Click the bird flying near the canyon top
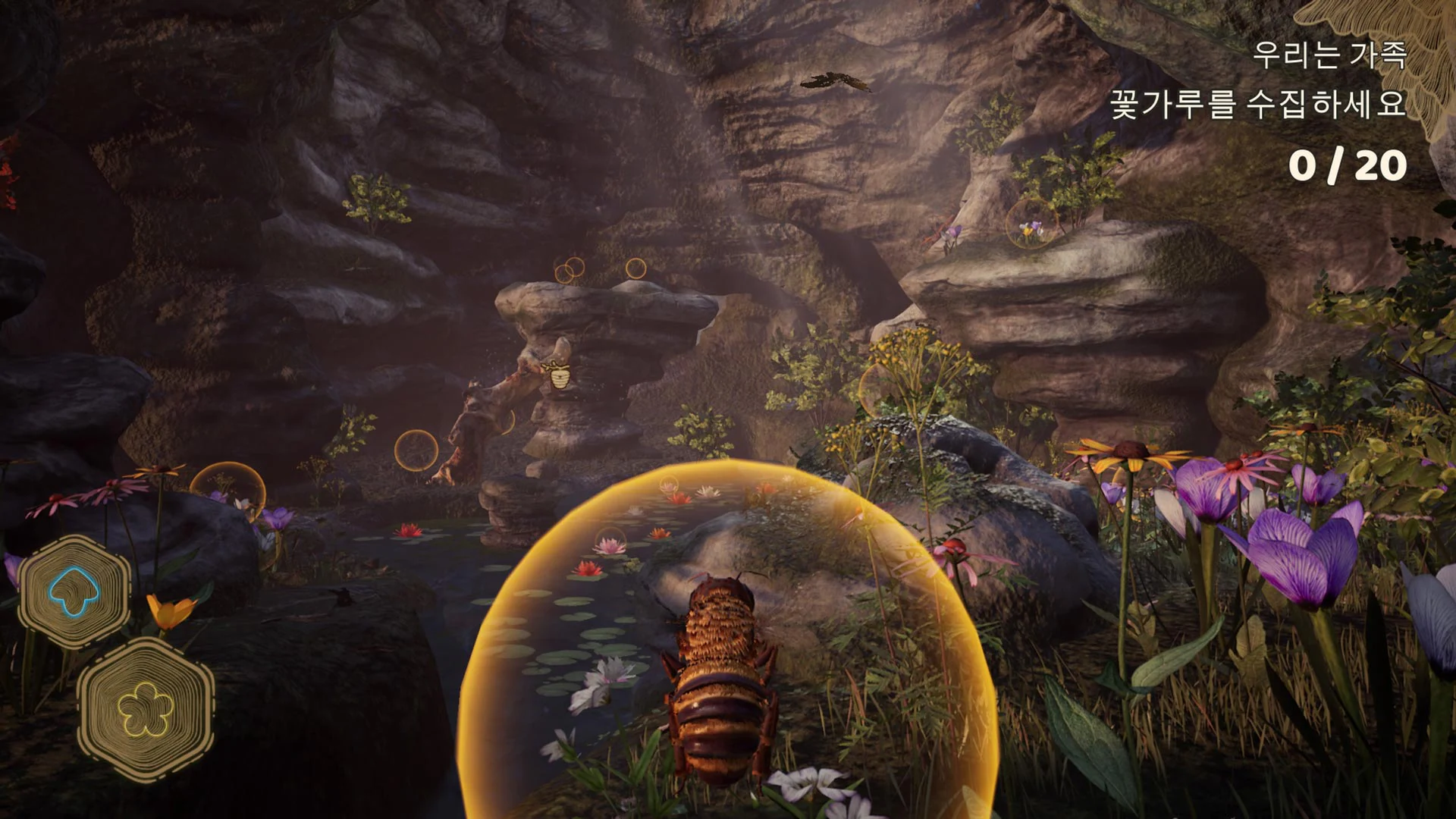This screenshot has width=1456, height=819. (x=834, y=80)
